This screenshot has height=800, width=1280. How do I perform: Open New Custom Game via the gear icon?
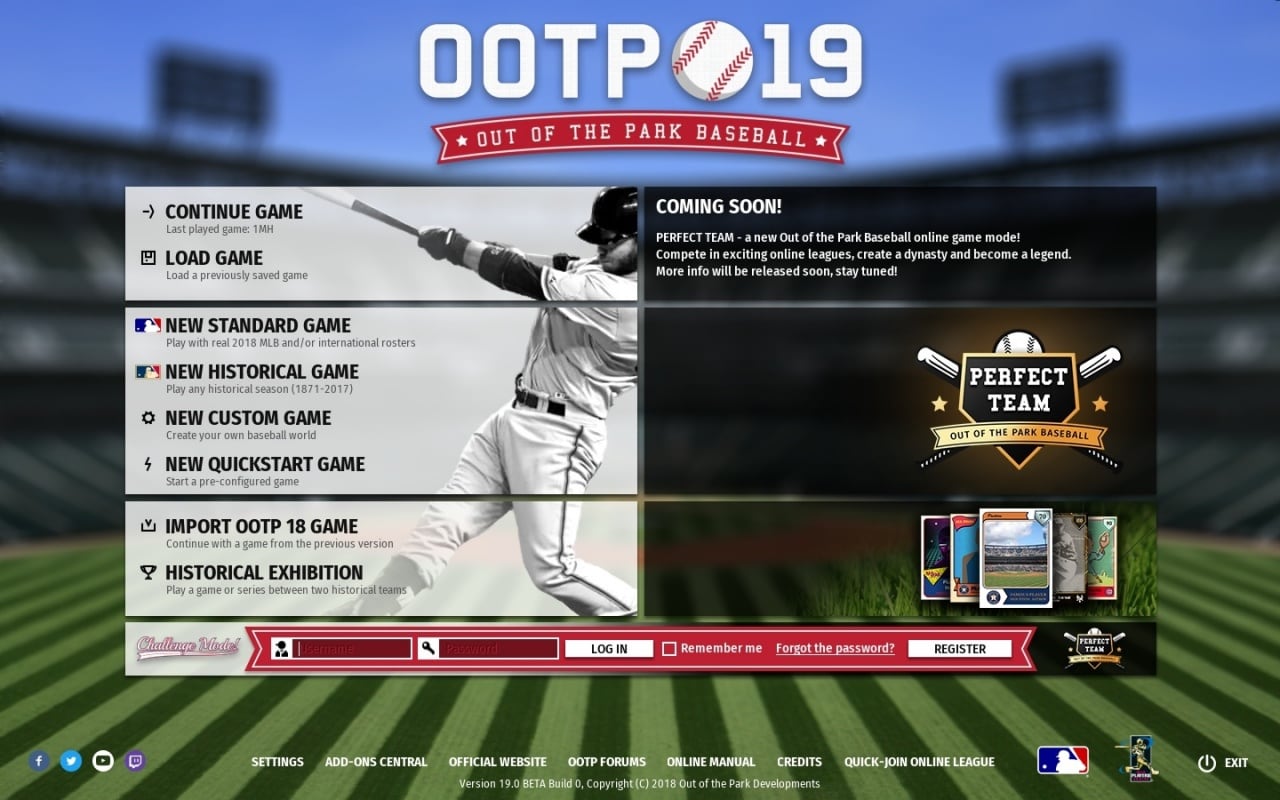pyautogui.click(x=147, y=417)
